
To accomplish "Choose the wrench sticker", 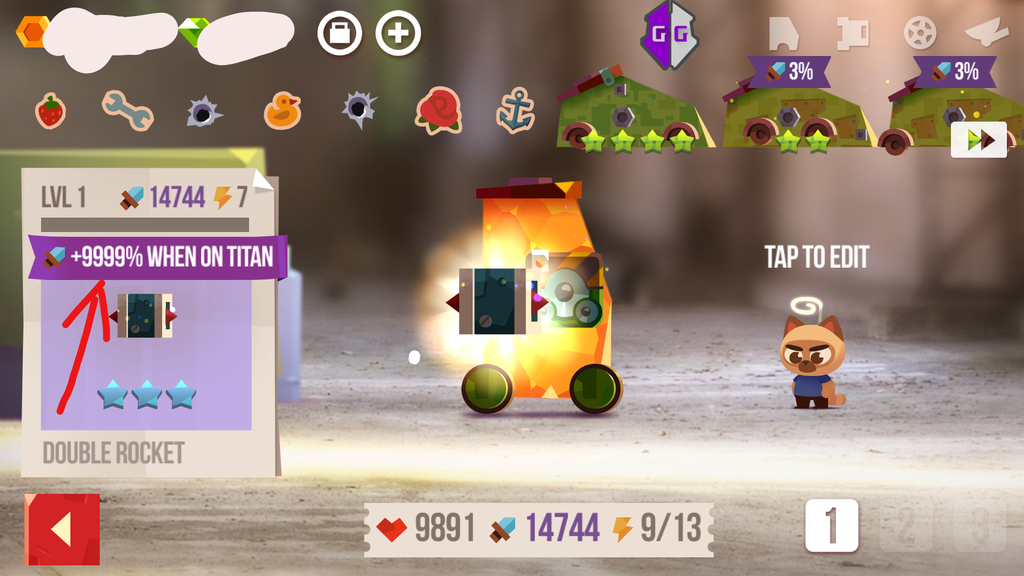I will point(126,110).
